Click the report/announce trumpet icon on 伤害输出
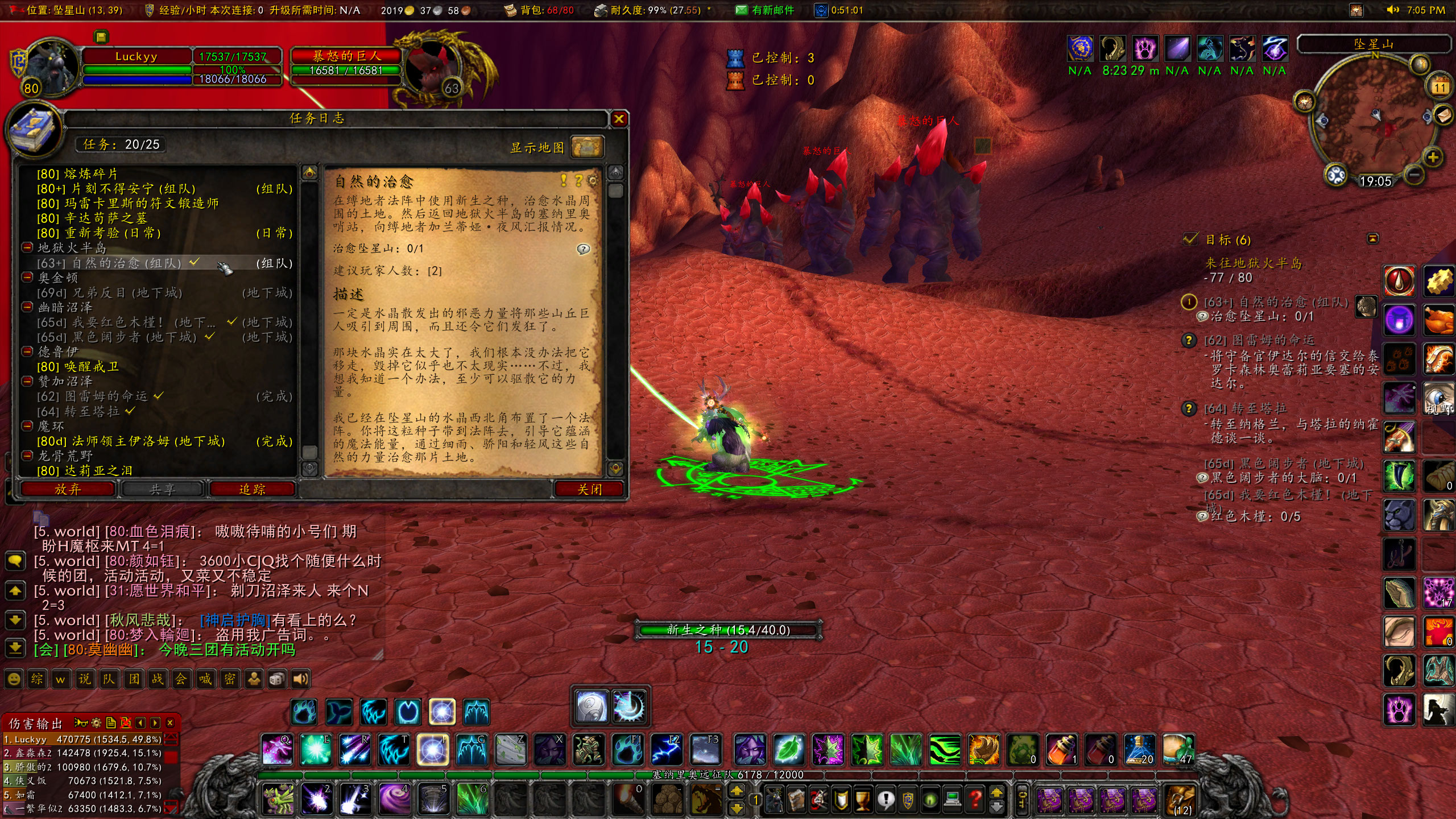This screenshot has width=1456, height=819. 81,723
